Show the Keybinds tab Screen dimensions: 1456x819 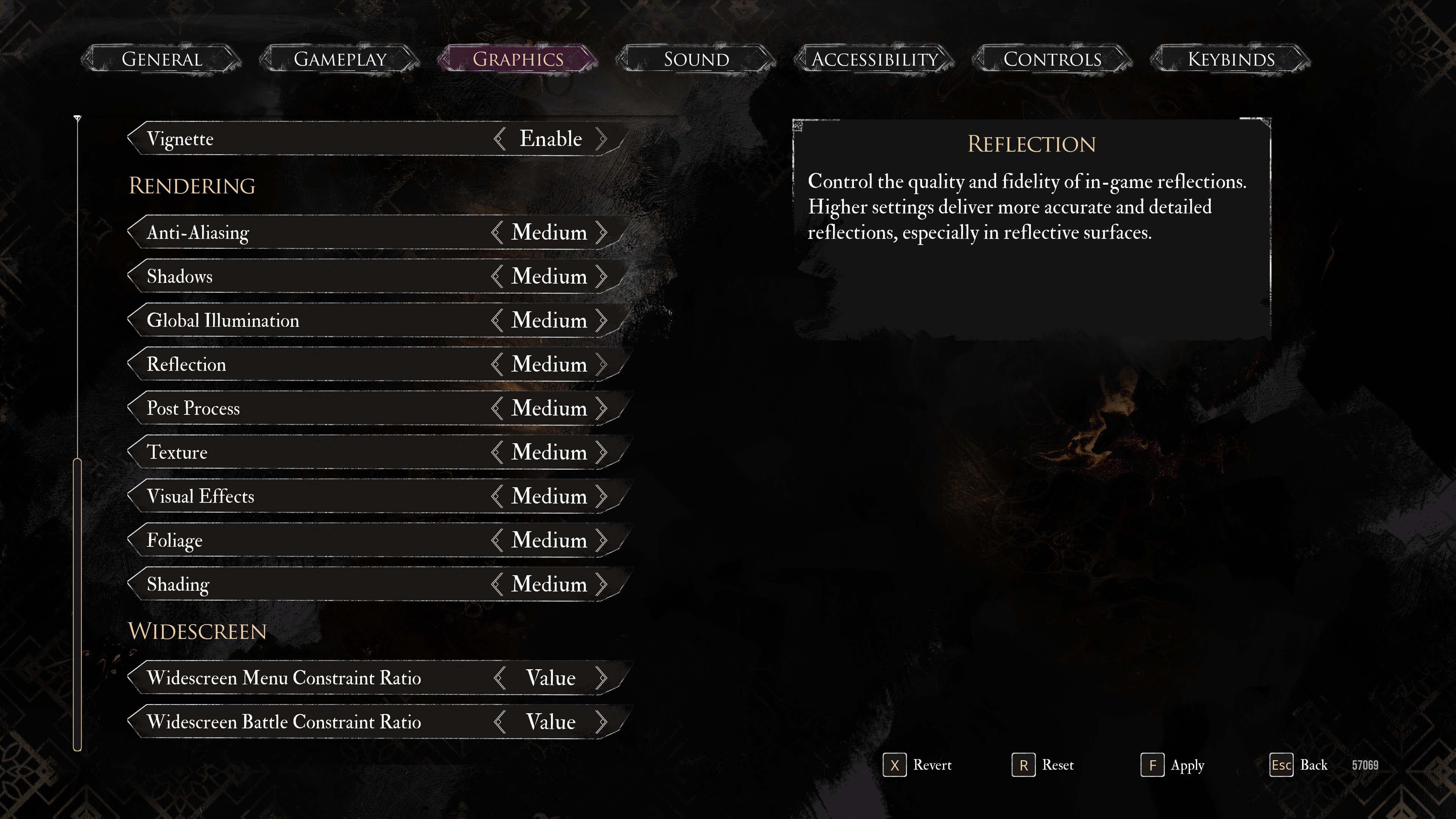point(1230,59)
